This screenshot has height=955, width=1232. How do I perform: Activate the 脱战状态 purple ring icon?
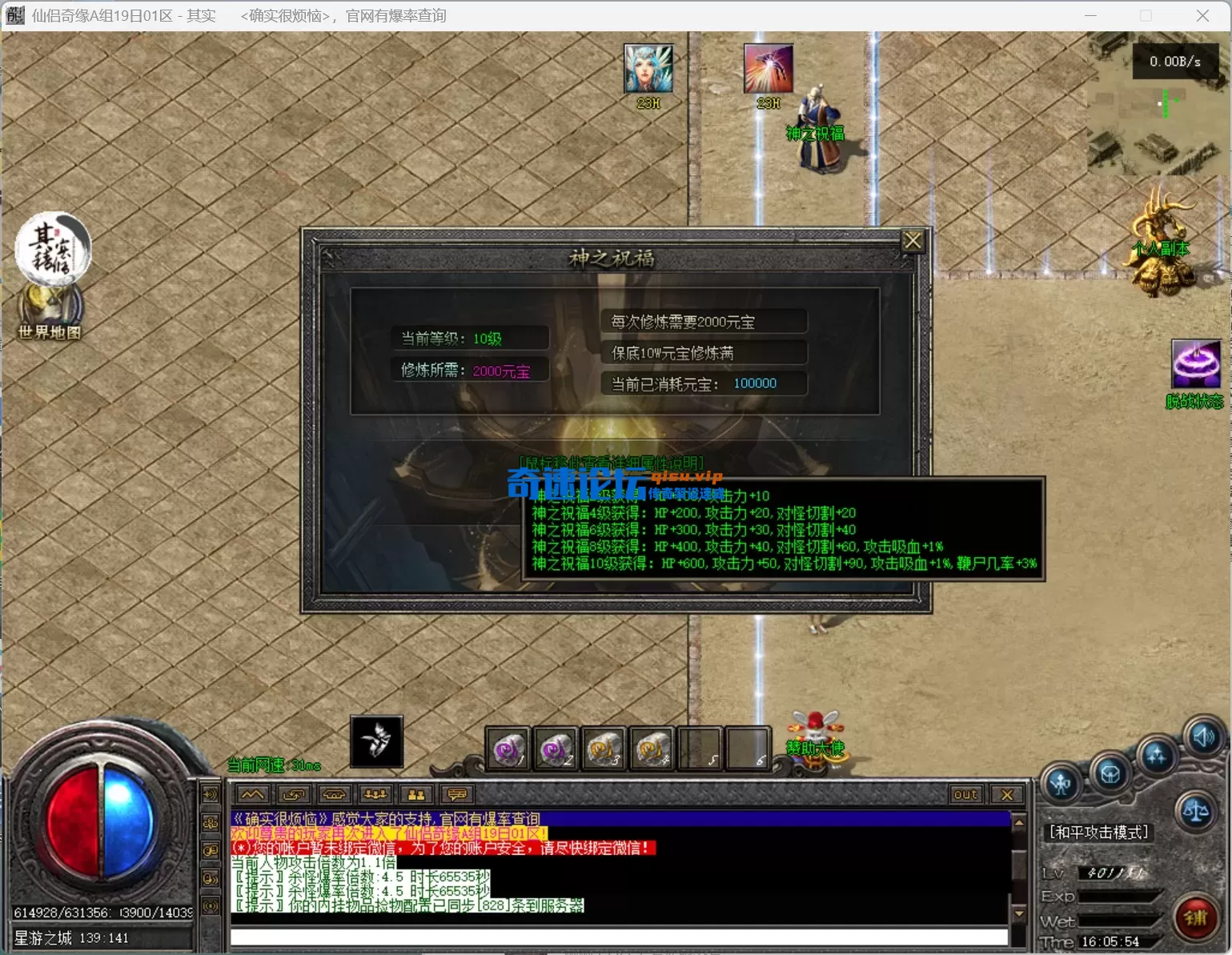point(1195,364)
